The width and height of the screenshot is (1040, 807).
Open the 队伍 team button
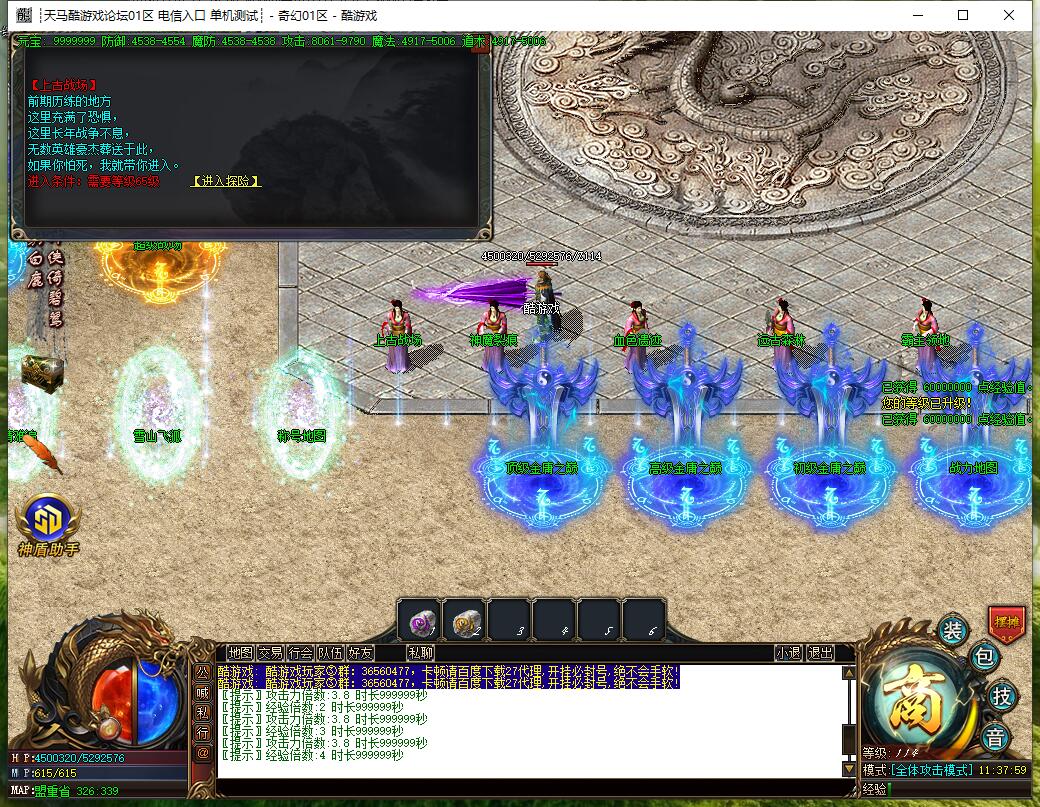point(330,653)
